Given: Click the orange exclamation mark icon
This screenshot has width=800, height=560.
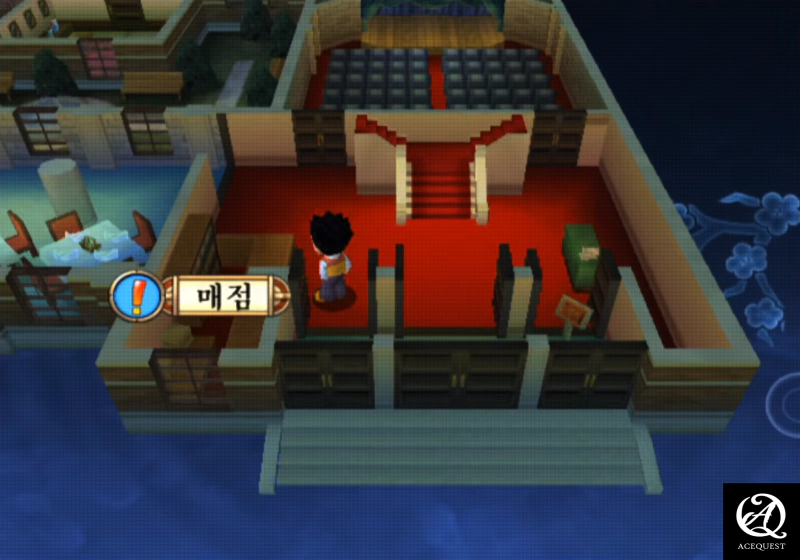Looking at the screenshot, I should point(138,296).
